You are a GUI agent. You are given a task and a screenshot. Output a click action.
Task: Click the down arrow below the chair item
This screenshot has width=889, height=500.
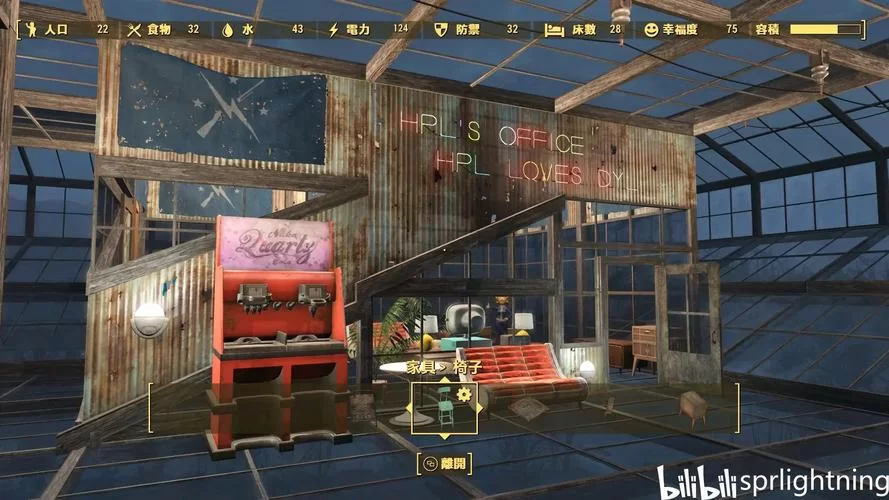(444, 437)
